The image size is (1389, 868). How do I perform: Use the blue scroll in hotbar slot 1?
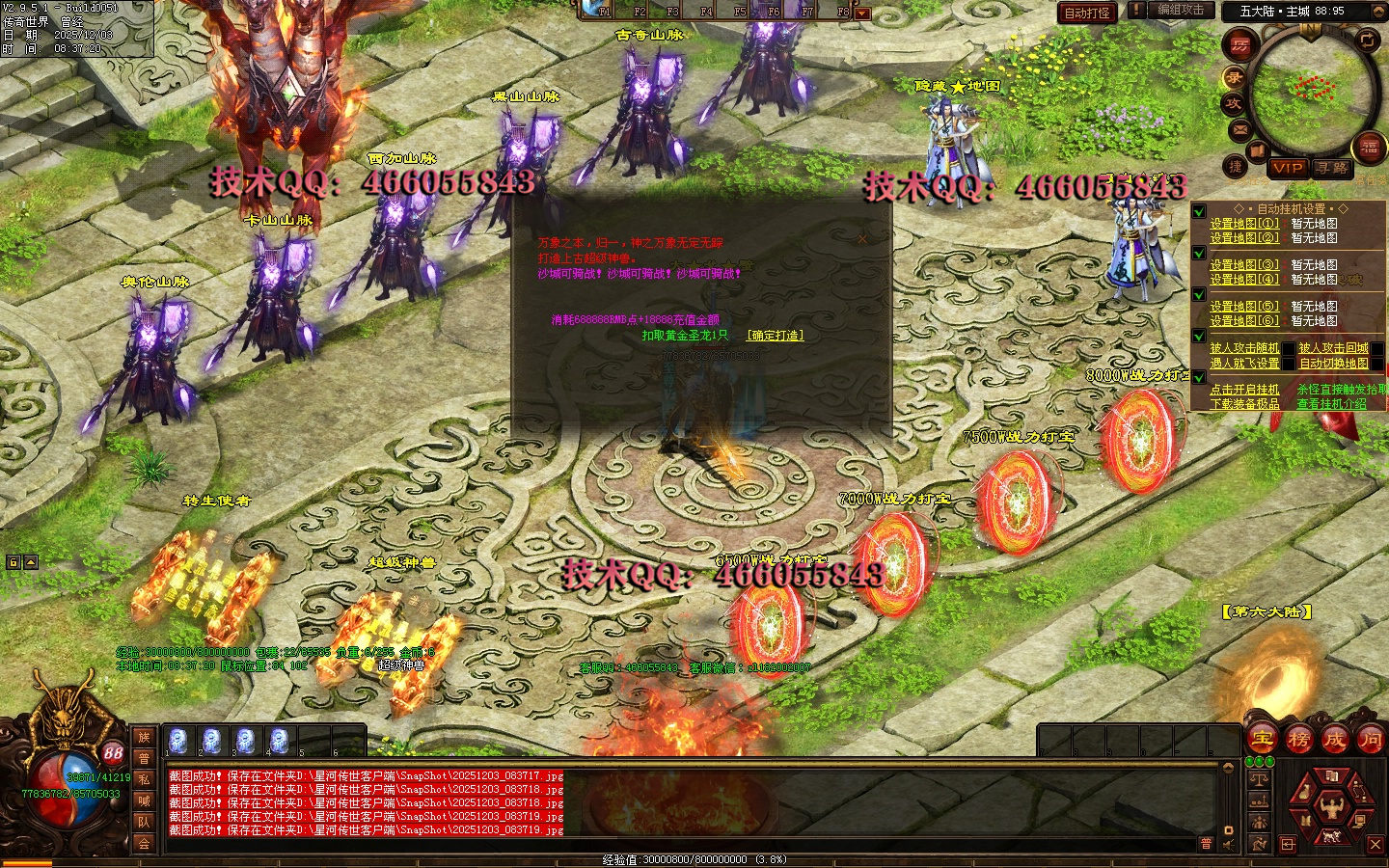pos(177,741)
